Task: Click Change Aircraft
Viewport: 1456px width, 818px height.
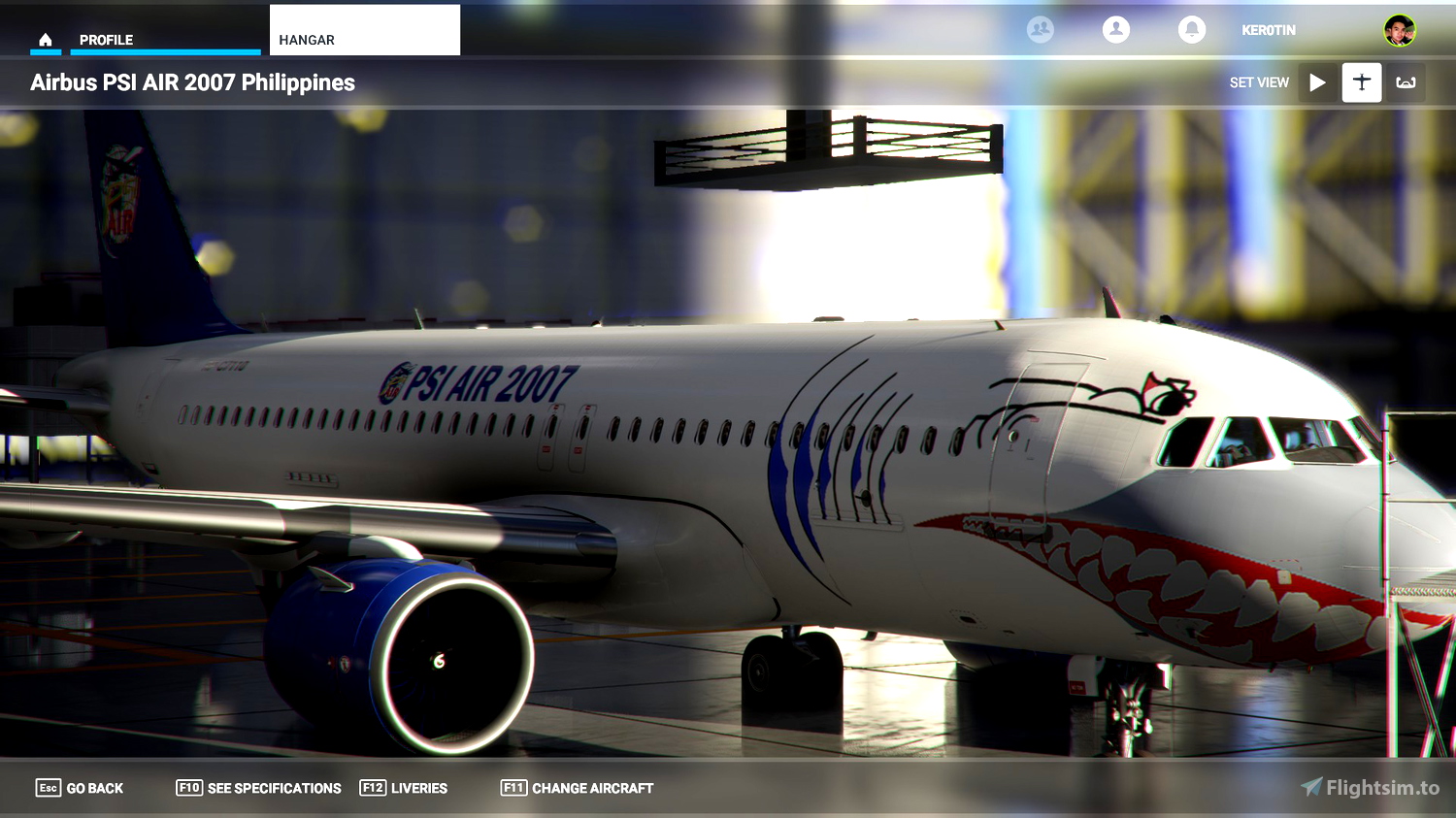Action: [592, 788]
